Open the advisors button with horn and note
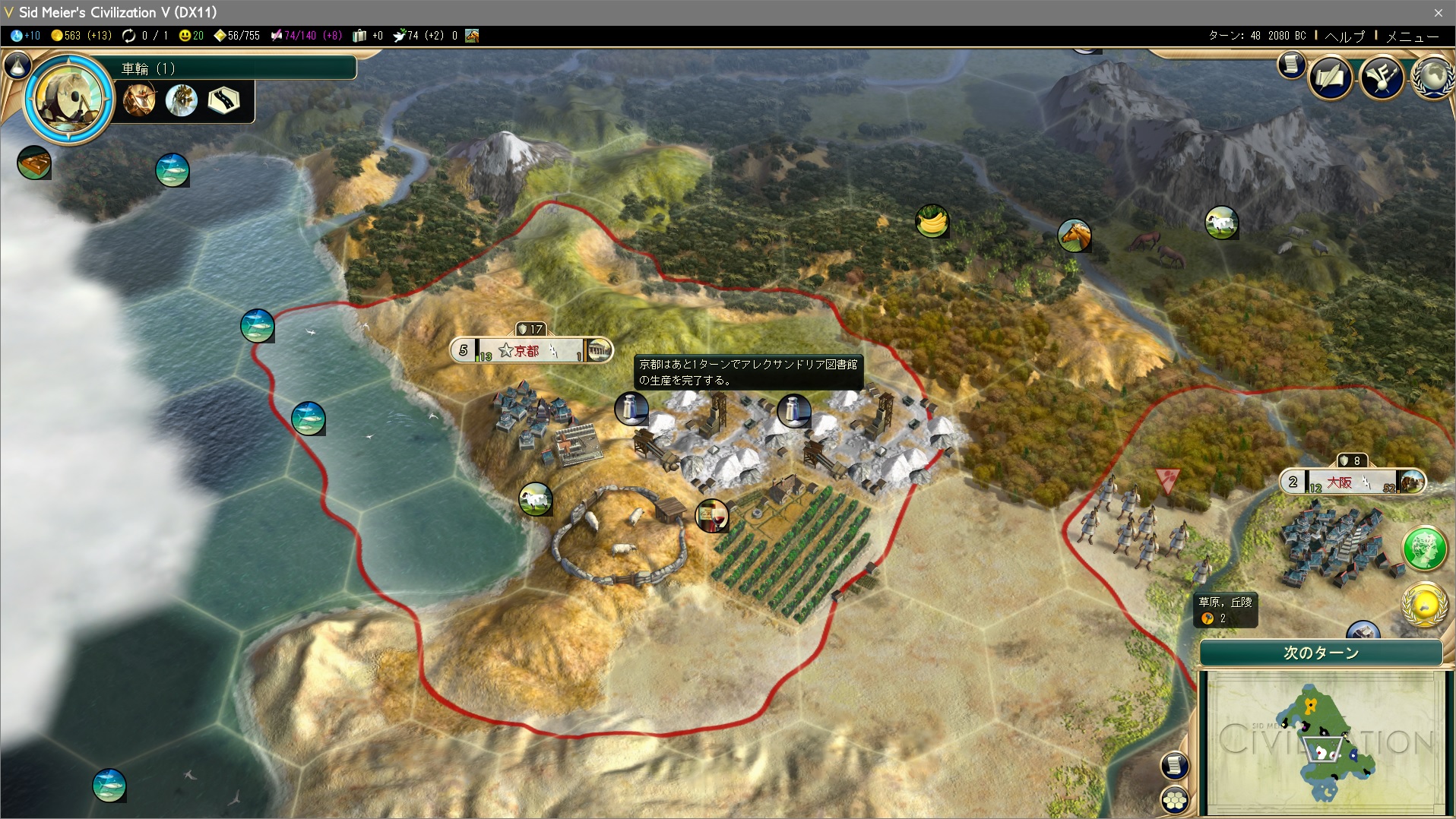The width and height of the screenshot is (1456, 819). coord(1381,77)
